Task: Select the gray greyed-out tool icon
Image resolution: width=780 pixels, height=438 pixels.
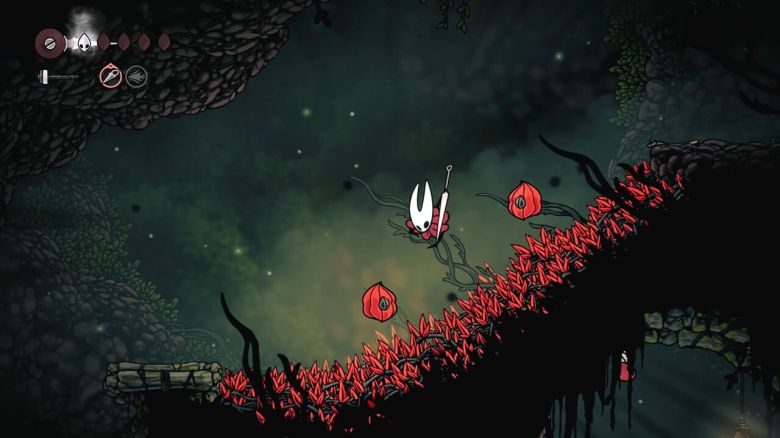Action: point(136,76)
